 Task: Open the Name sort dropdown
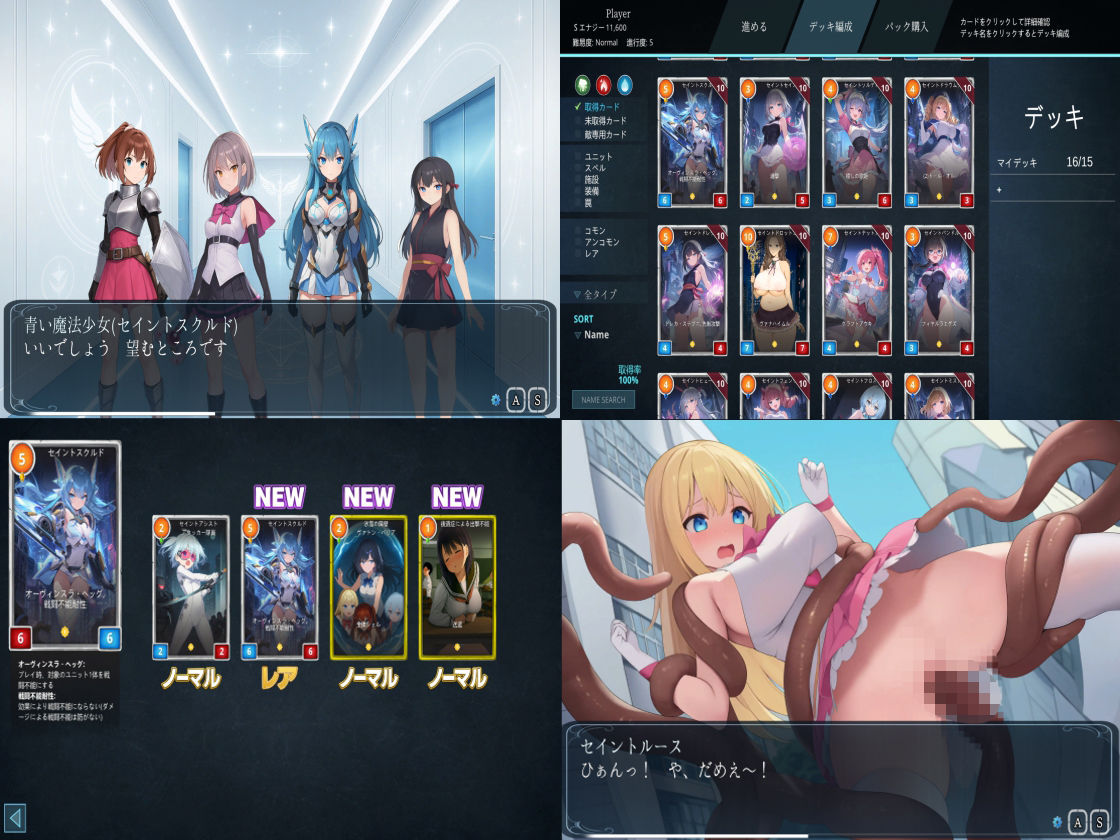(x=595, y=335)
